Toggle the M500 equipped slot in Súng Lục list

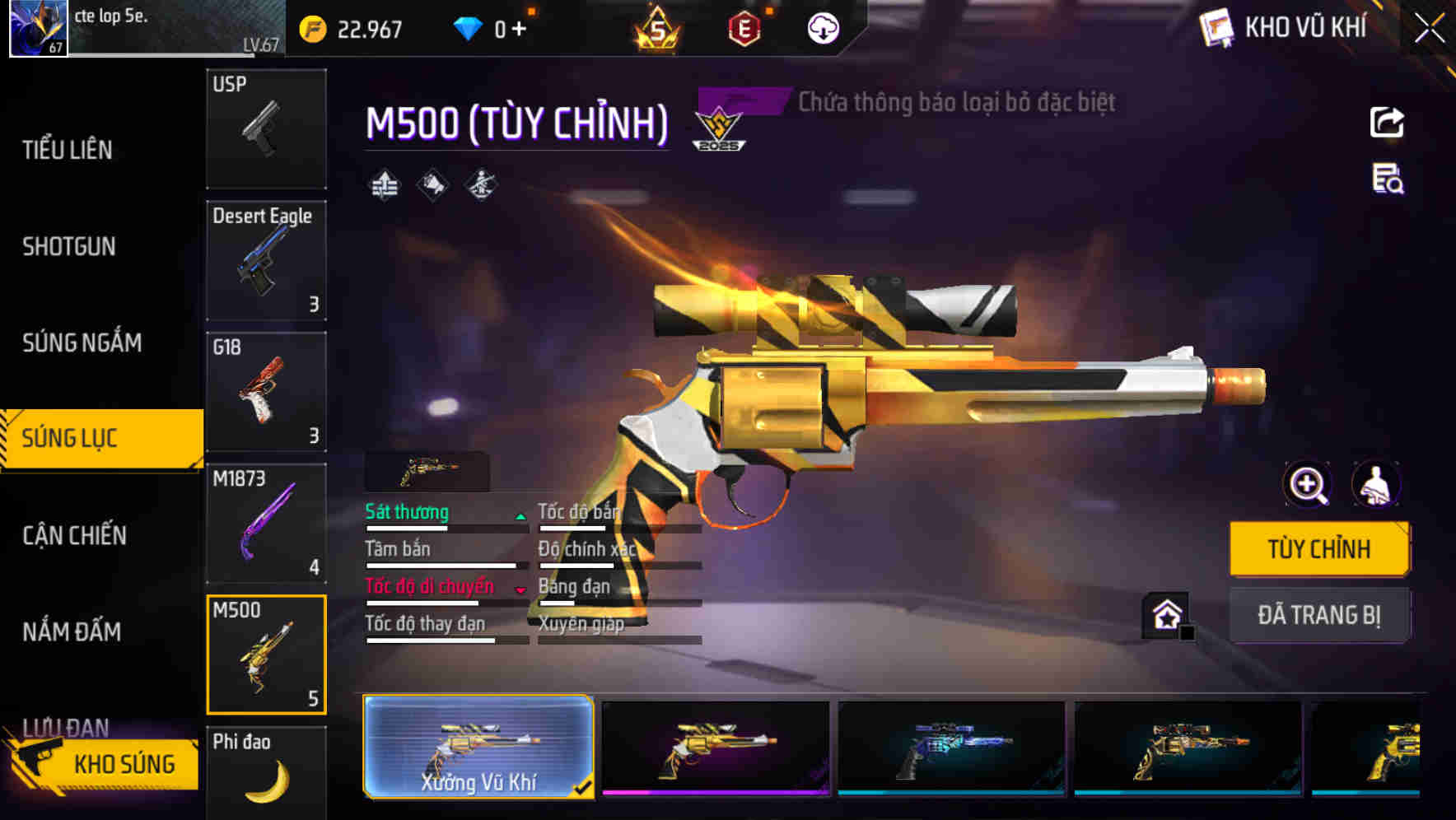click(x=267, y=653)
